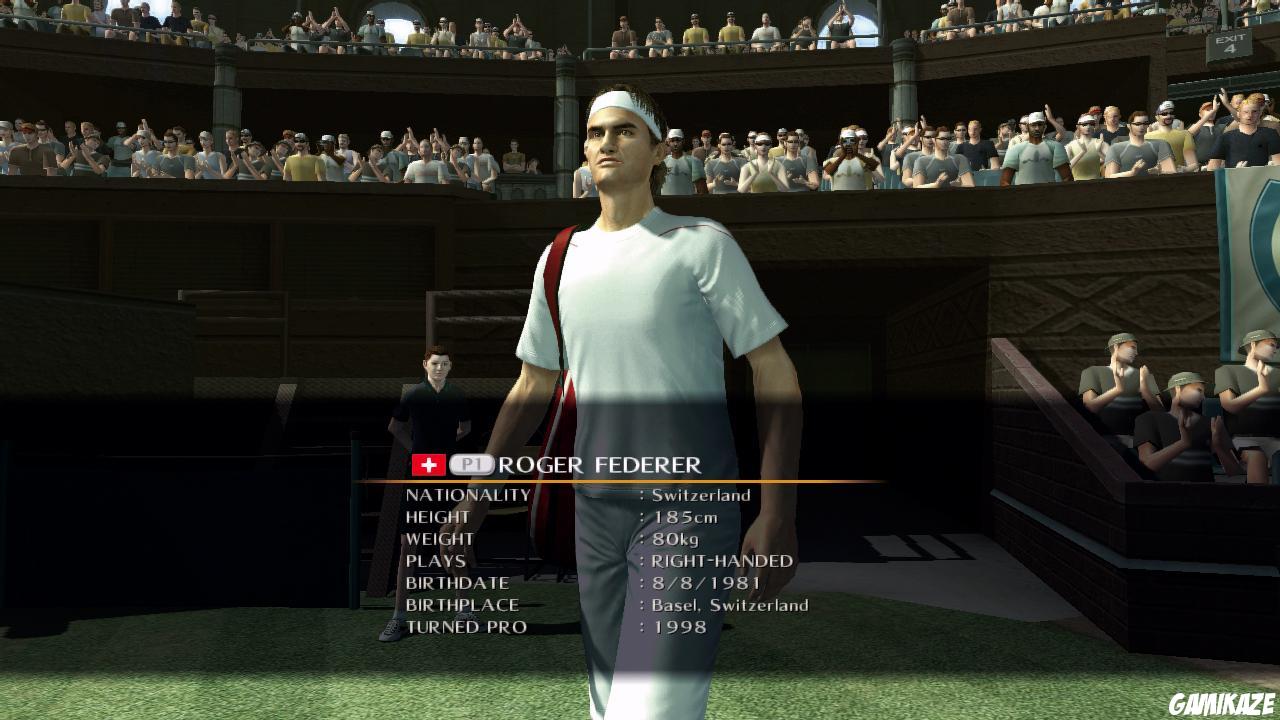The image size is (1280, 720).
Task: Click the referee figure on the left
Action: point(437,390)
